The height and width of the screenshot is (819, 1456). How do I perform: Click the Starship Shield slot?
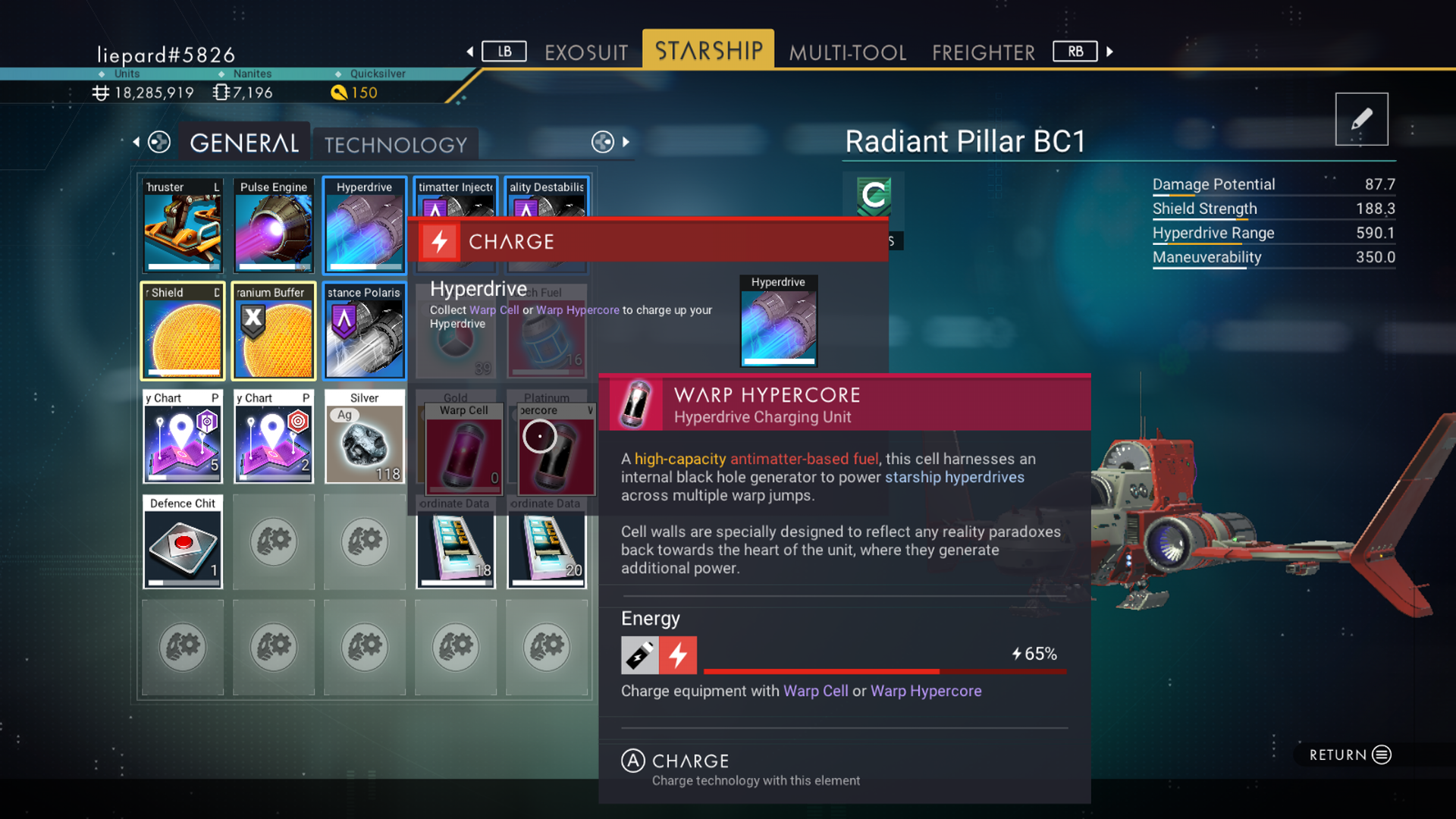[x=182, y=331]
